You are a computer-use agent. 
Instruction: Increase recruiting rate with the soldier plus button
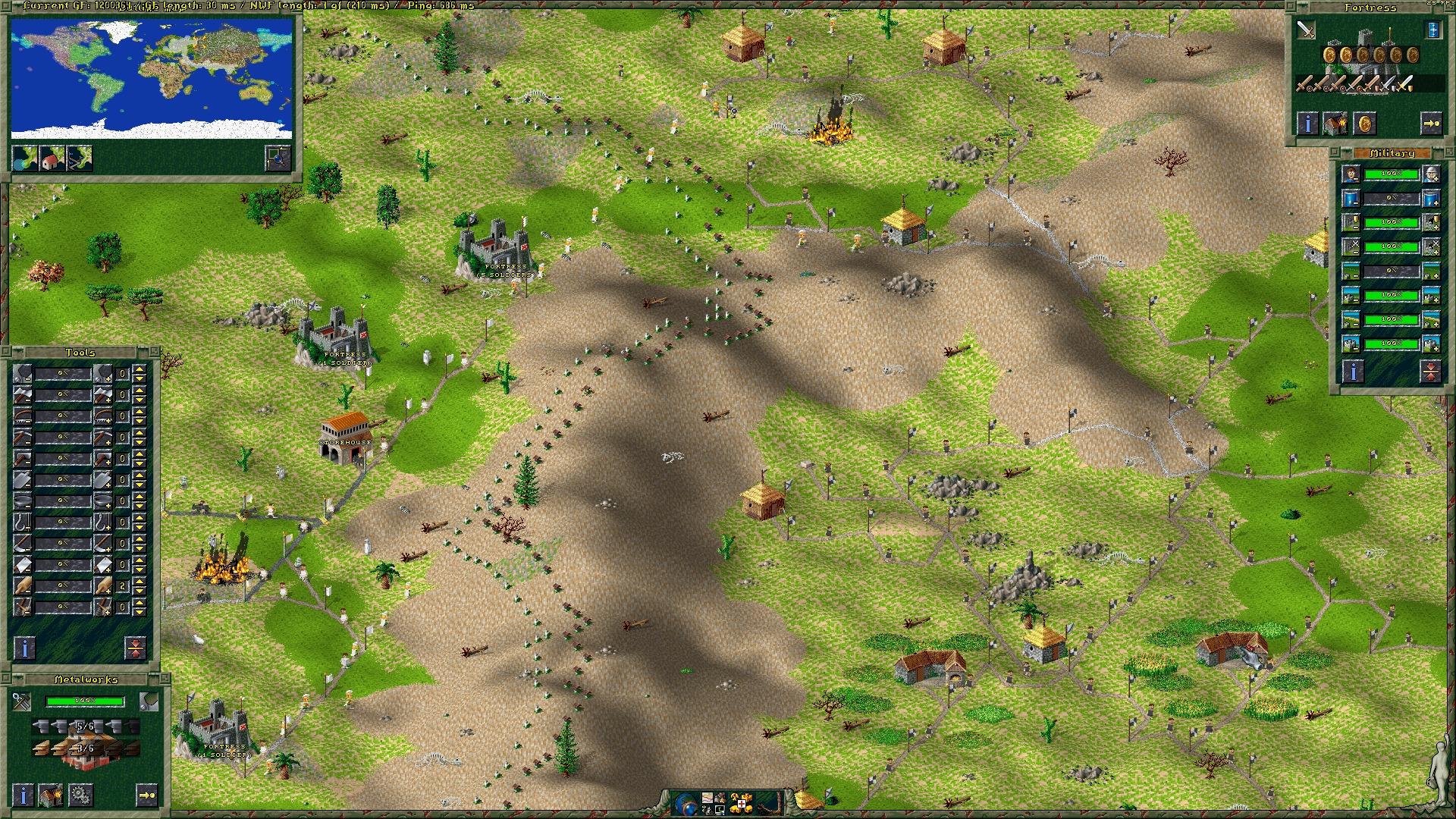click(1431, 174)
